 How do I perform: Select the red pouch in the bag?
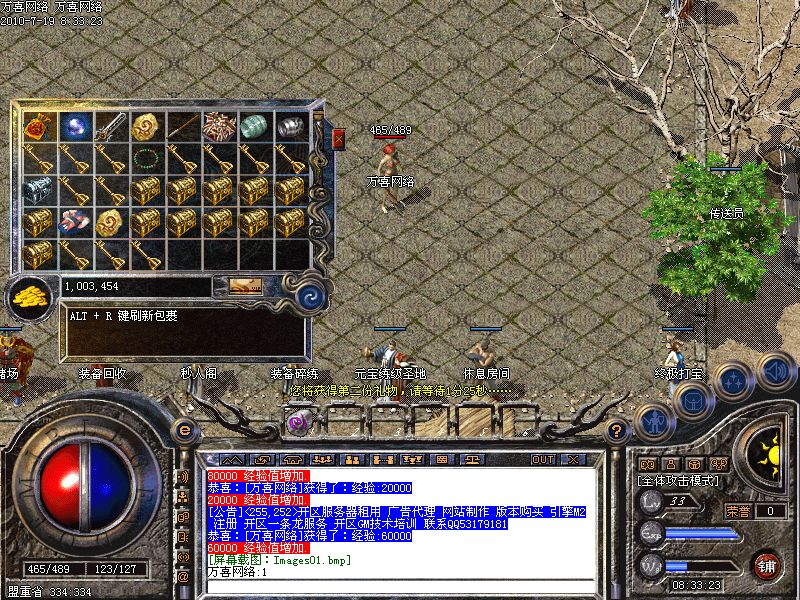(39, 126)
